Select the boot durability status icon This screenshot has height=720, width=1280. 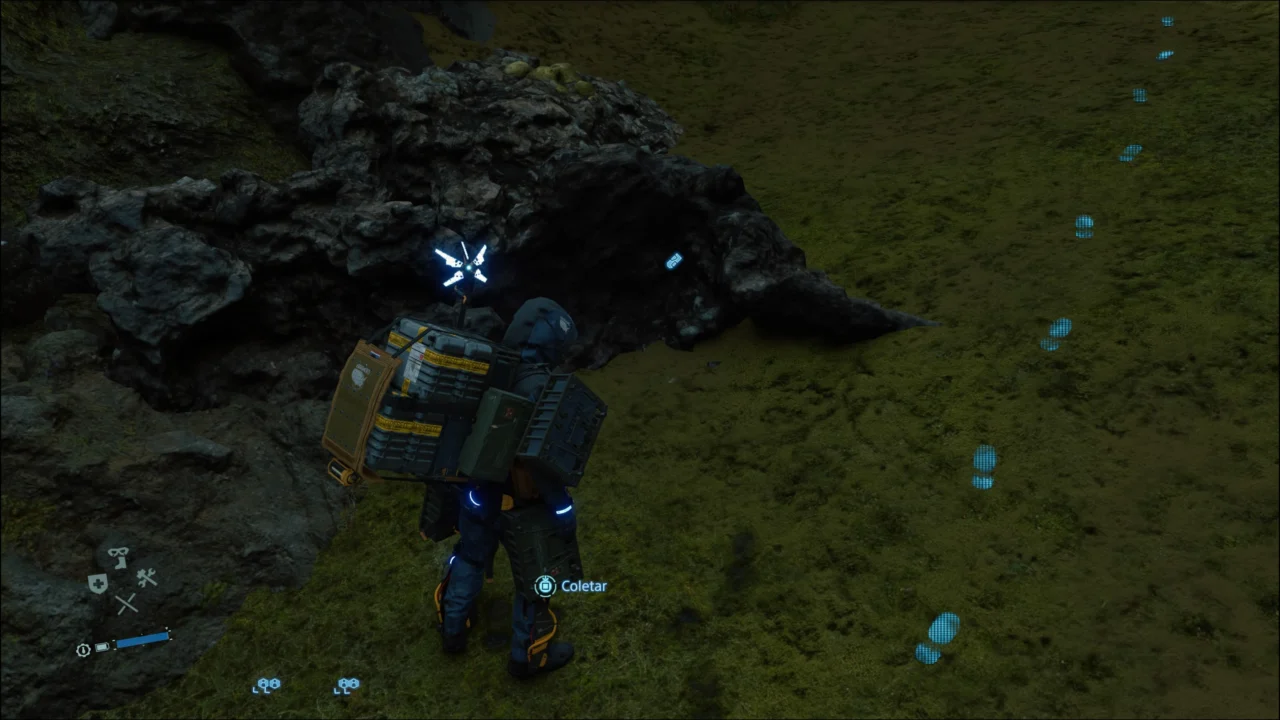point(118,557)
